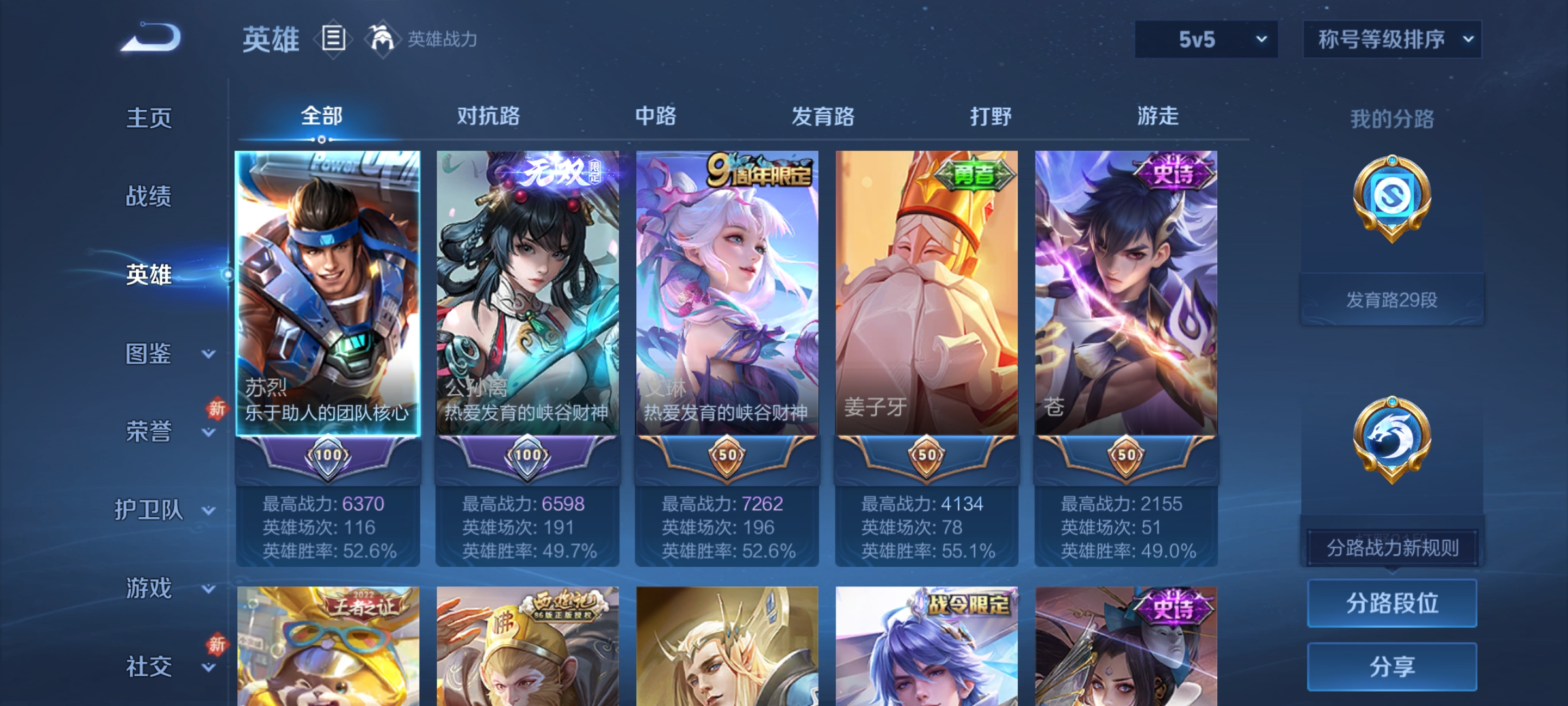Open the 主页 home entry in sidebar
This screenshot has height=706, width=1568.
149,119
